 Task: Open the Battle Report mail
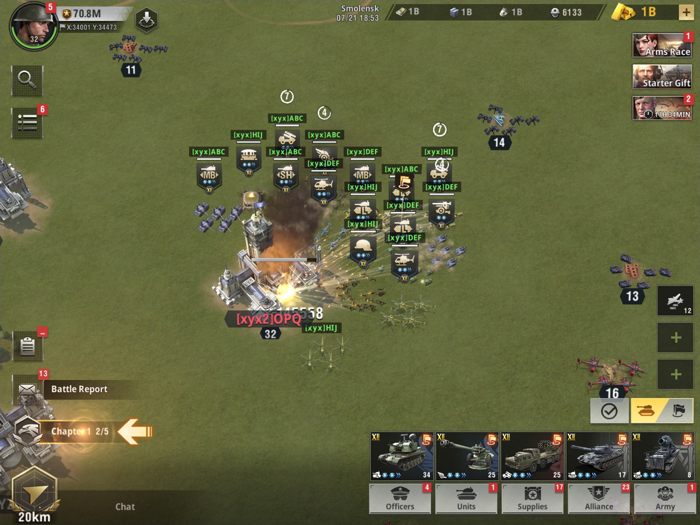70,389
